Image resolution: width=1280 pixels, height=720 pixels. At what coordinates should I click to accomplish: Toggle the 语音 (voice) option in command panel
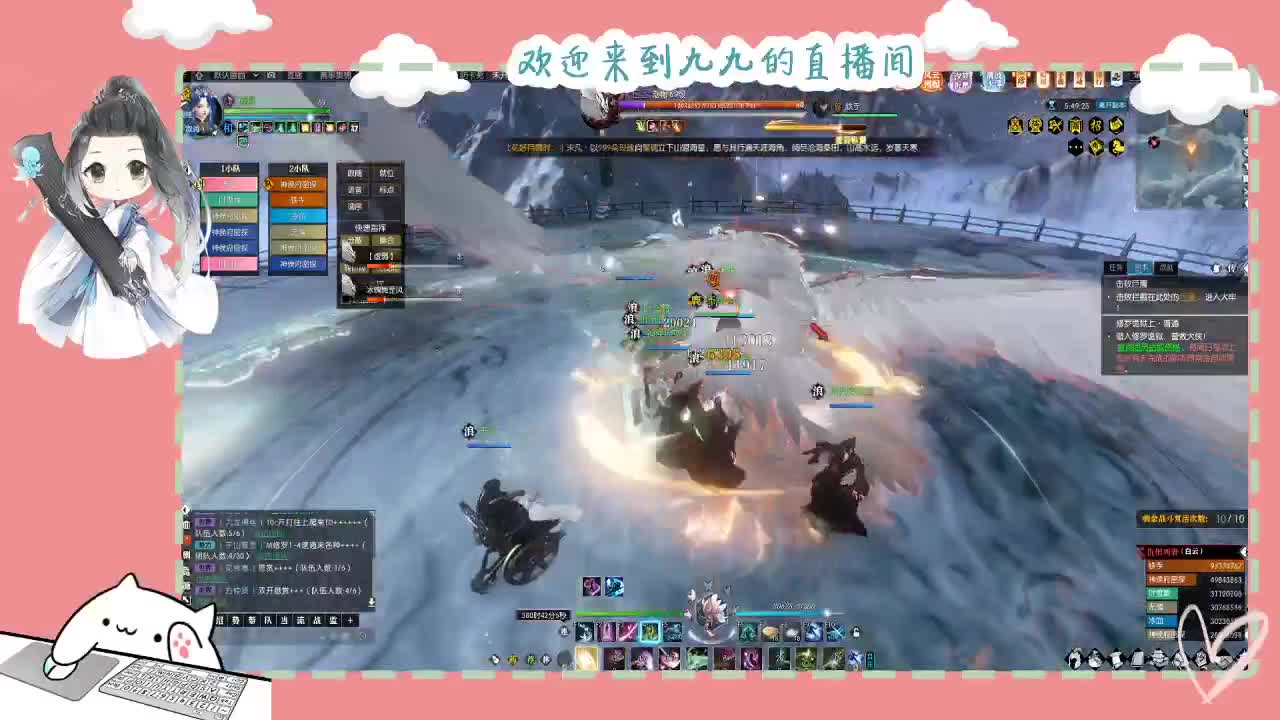coord(358,189)
